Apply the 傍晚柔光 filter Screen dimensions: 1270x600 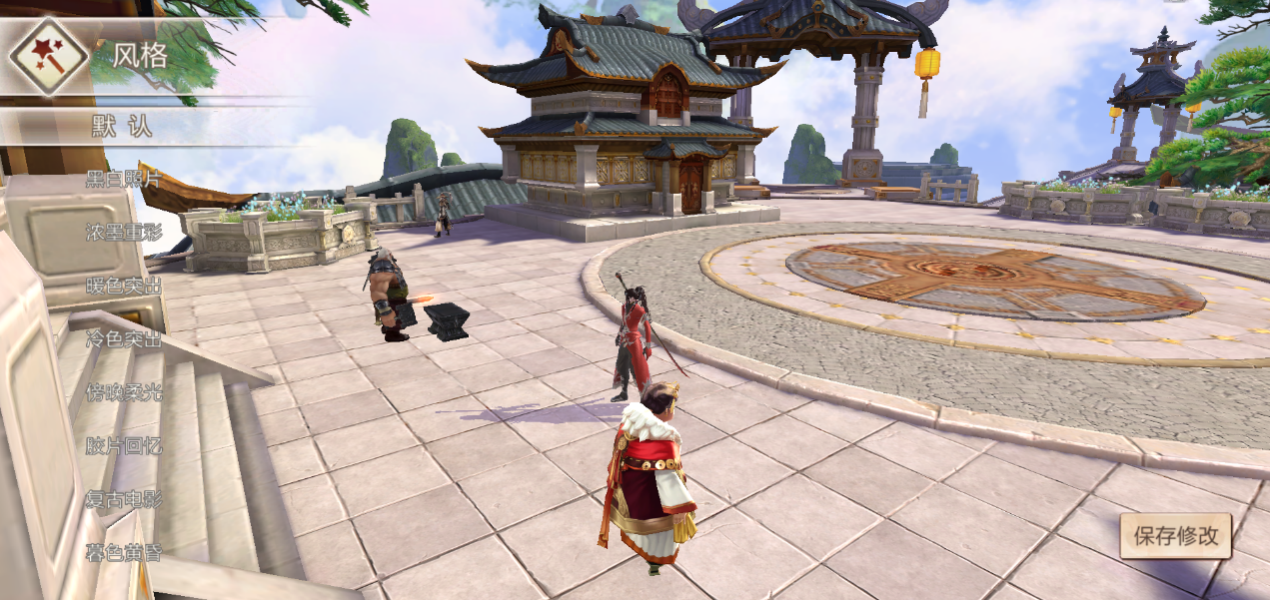[x=123, y=392]
